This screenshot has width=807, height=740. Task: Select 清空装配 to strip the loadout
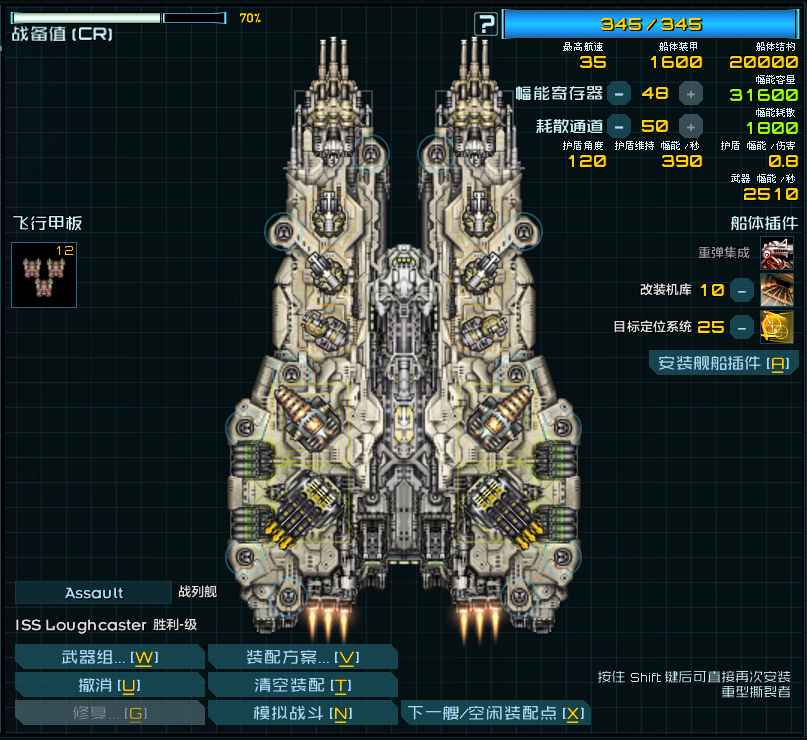(x=302, y=685)
